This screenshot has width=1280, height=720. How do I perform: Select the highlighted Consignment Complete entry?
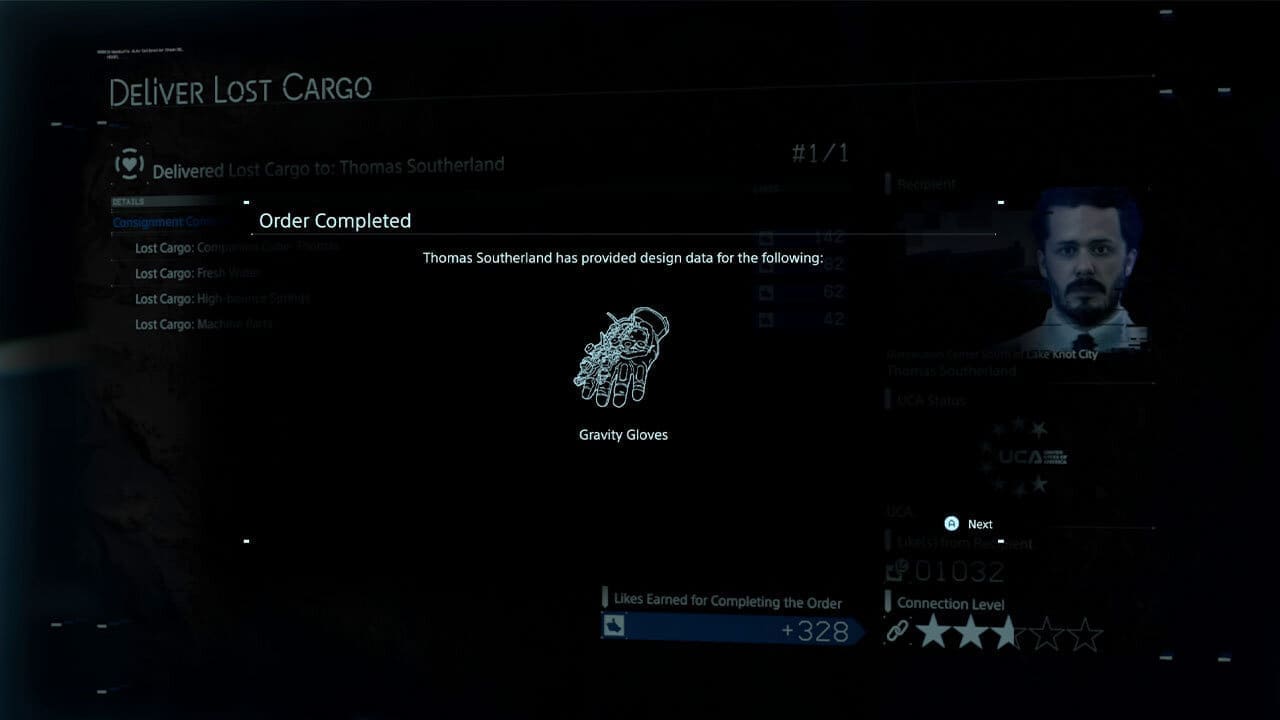[x=165, y=221]
